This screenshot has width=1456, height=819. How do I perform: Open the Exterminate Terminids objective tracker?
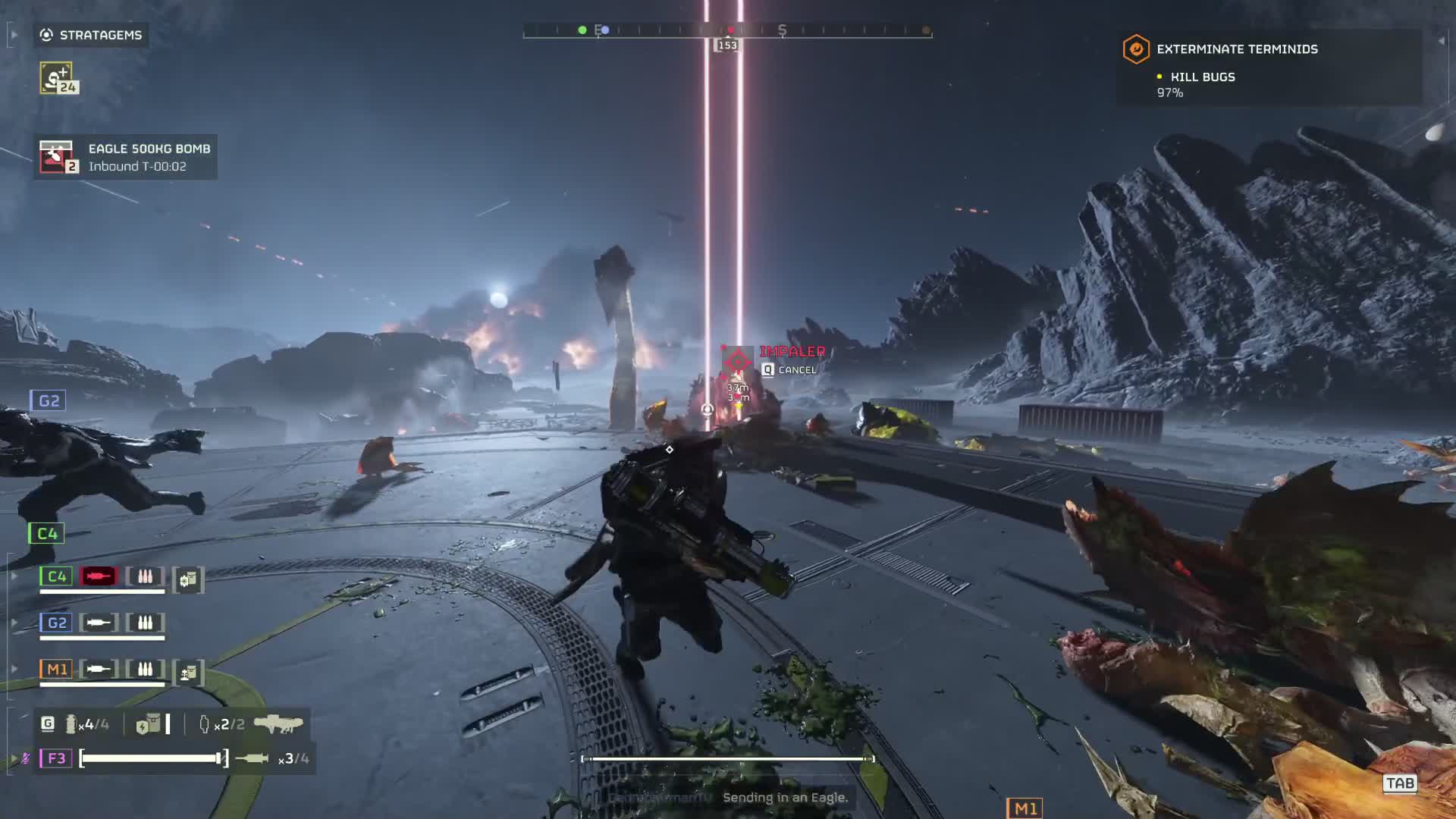click(x=1236, y=49)
